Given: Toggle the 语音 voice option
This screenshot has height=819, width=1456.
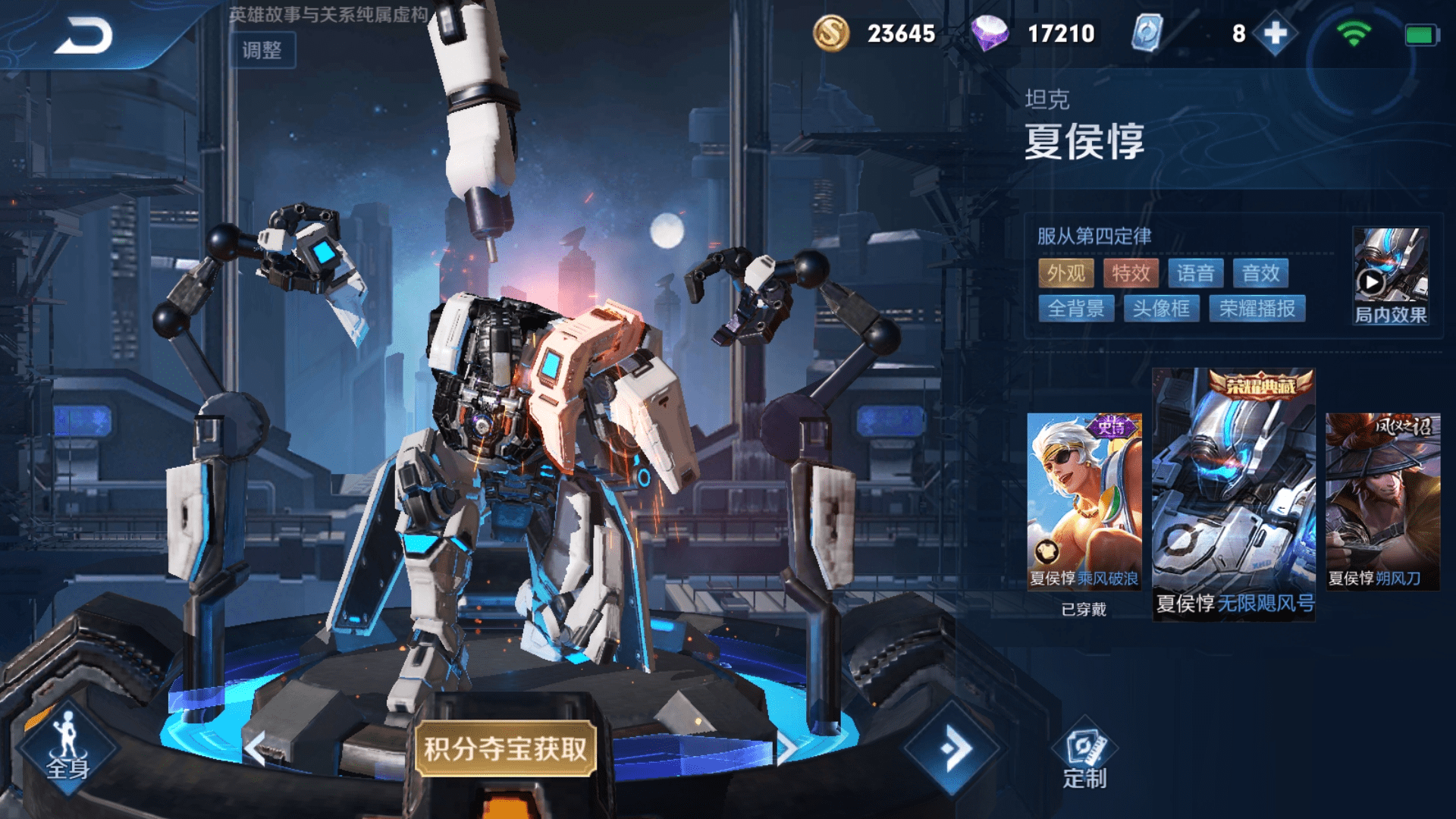Looking at the screenshot, I should [x=1198, y=274].
